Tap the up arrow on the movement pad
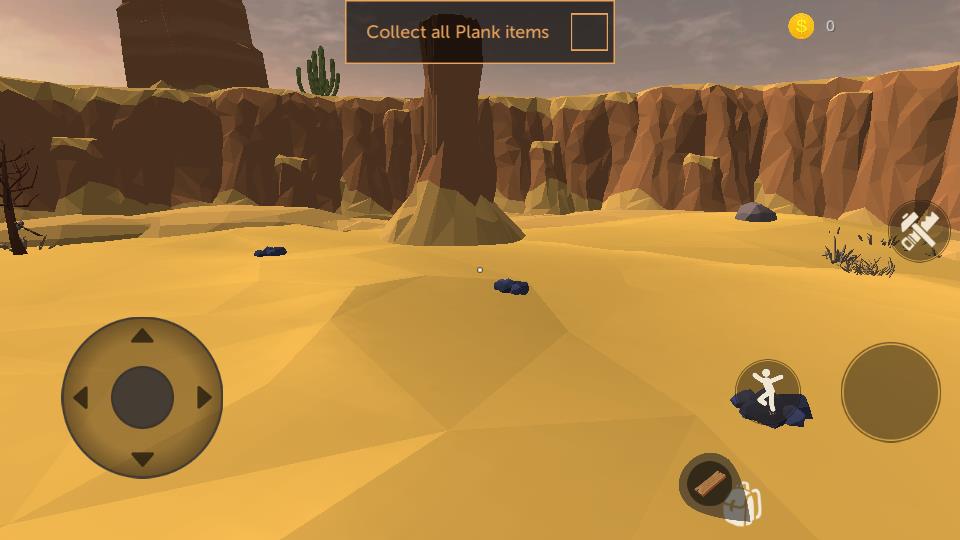Image resolution: width=960 pixels, height=540 pixels. 142,336
